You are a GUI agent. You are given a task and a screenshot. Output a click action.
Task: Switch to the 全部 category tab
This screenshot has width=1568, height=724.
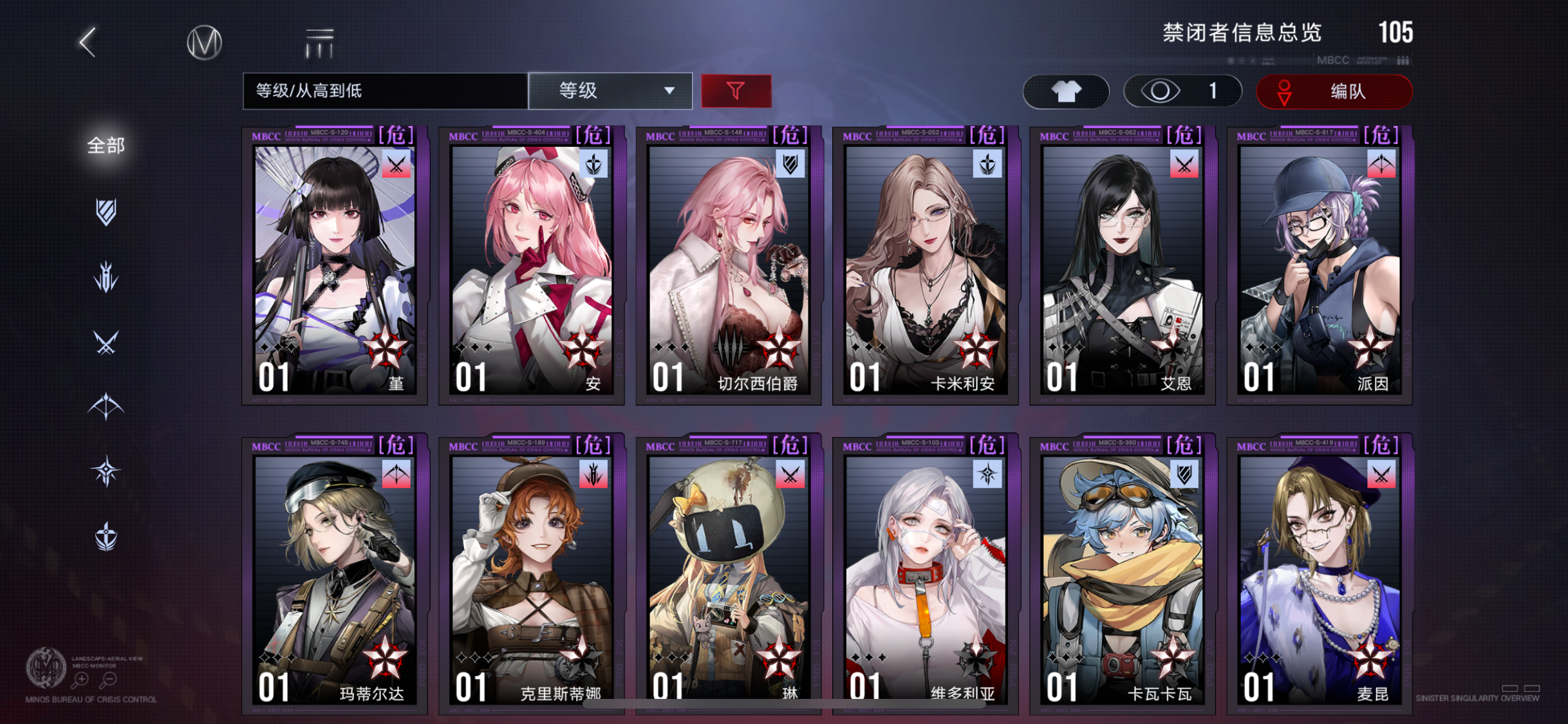105,147
